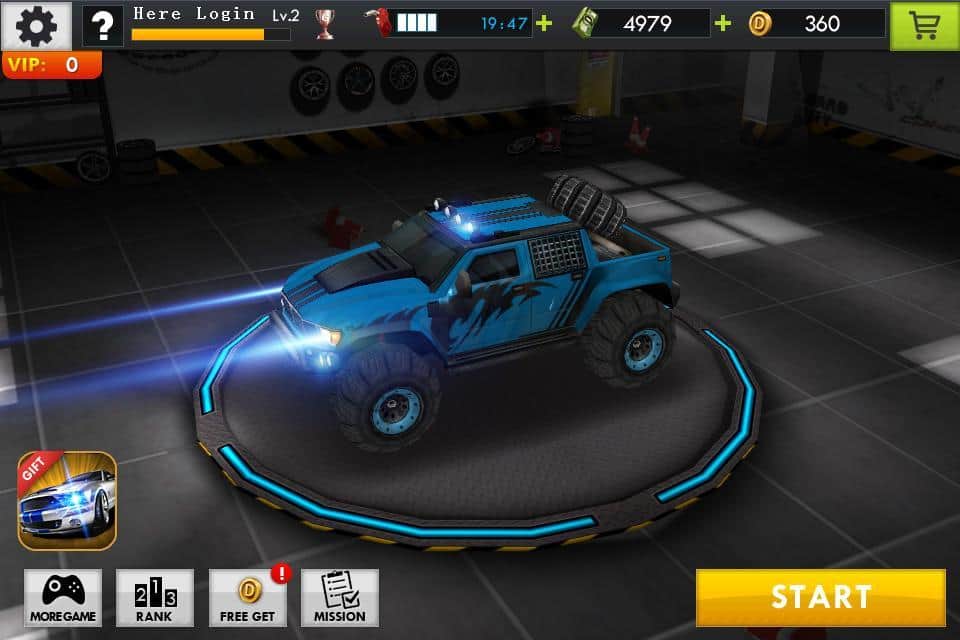Viewport: 960px width, 640px height.
Task: Hit the yellow START button
Action: pos(820,597)
